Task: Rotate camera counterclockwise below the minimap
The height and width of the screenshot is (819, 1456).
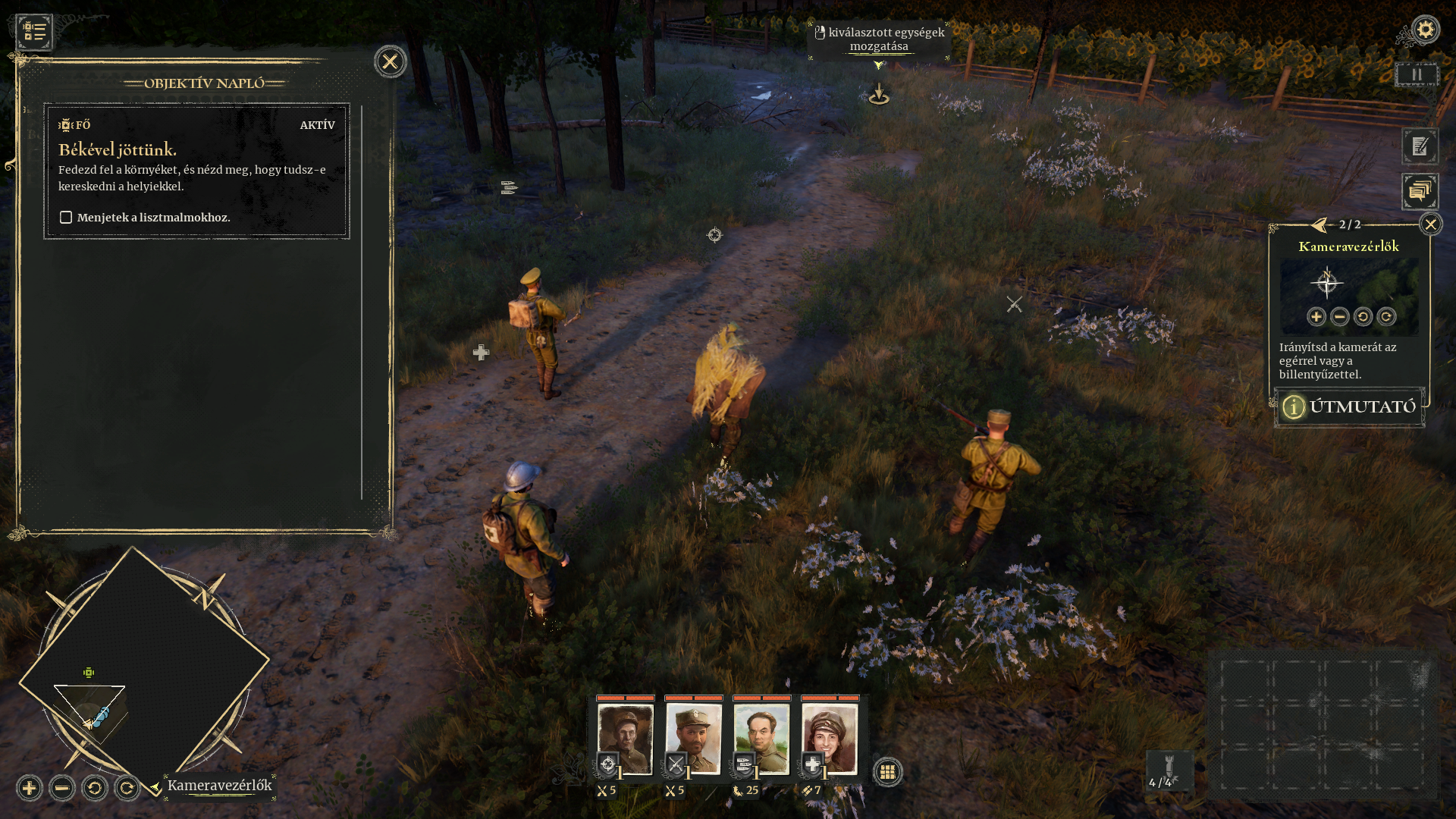Action: [x=95, y=788]
